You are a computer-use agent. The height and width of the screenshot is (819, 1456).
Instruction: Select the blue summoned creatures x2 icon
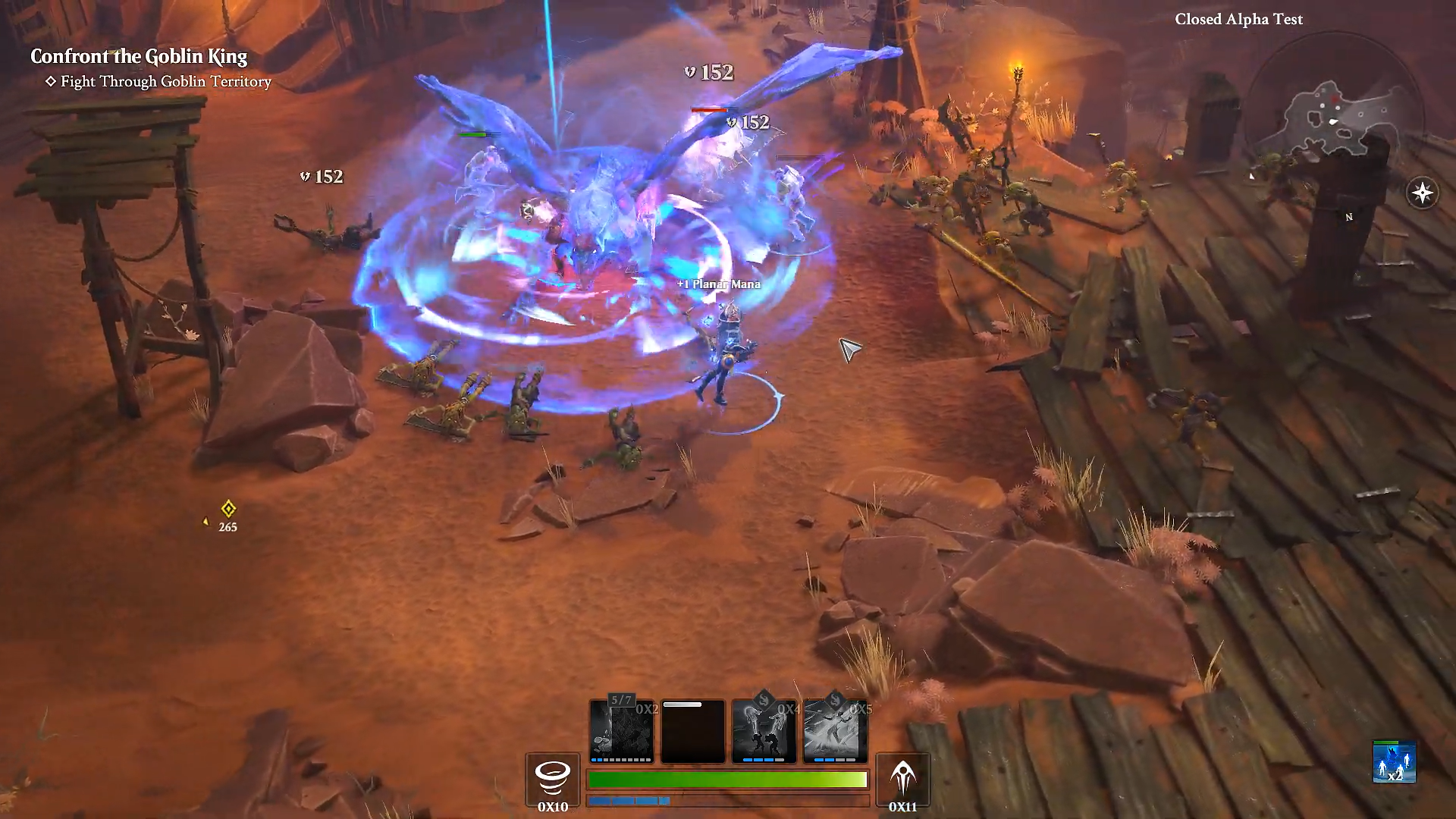[1394, 762]
